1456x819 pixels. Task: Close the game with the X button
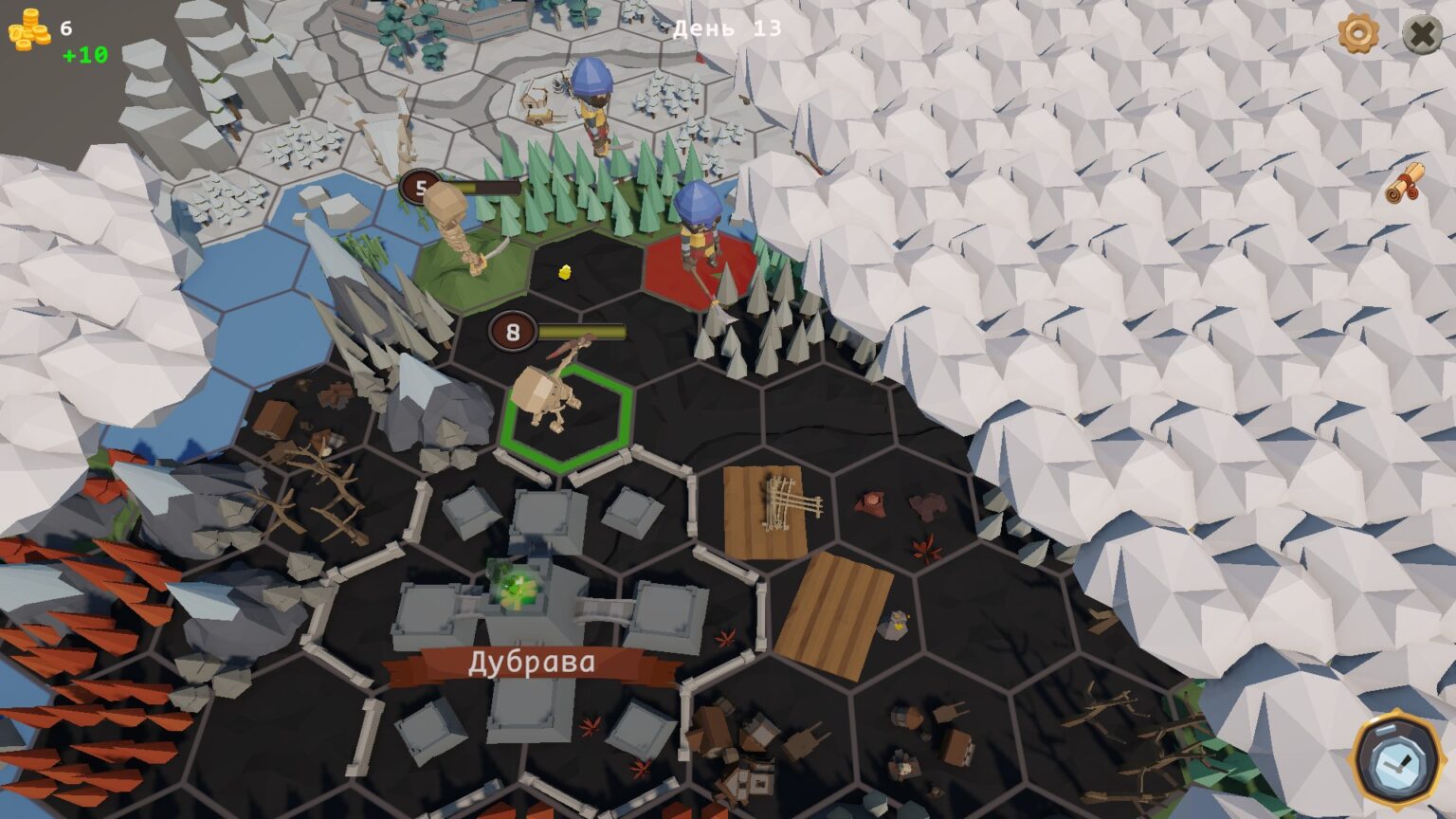1421,35
